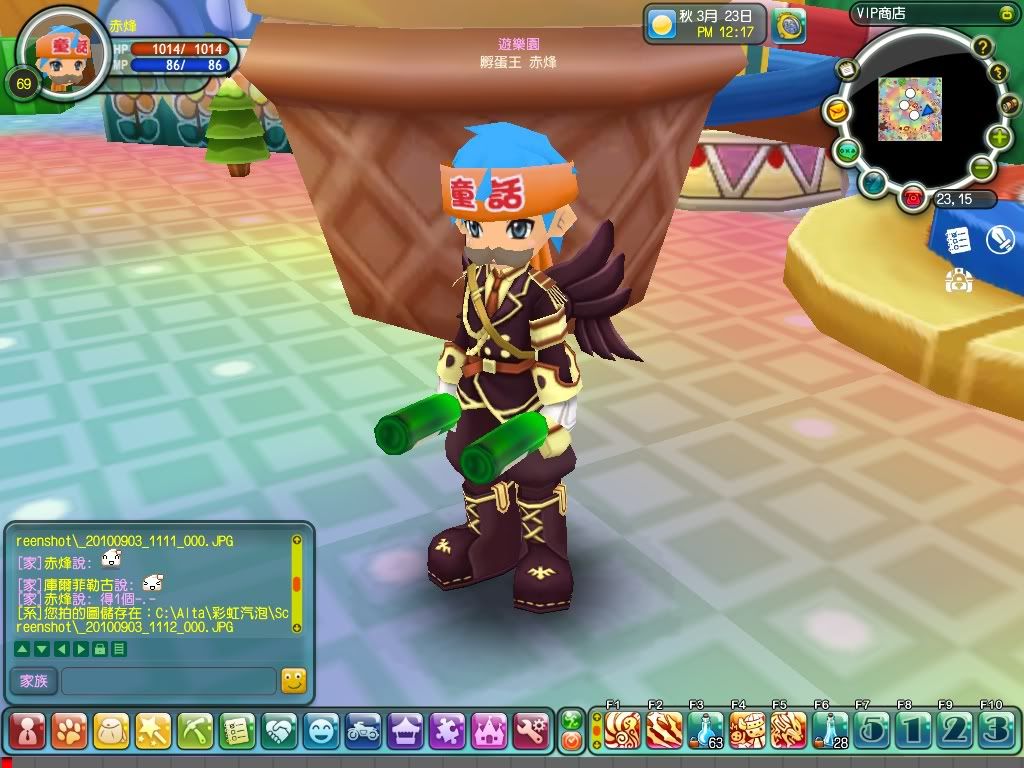
Task: Click the clock icon beside the date
Action: coord(789,27)
